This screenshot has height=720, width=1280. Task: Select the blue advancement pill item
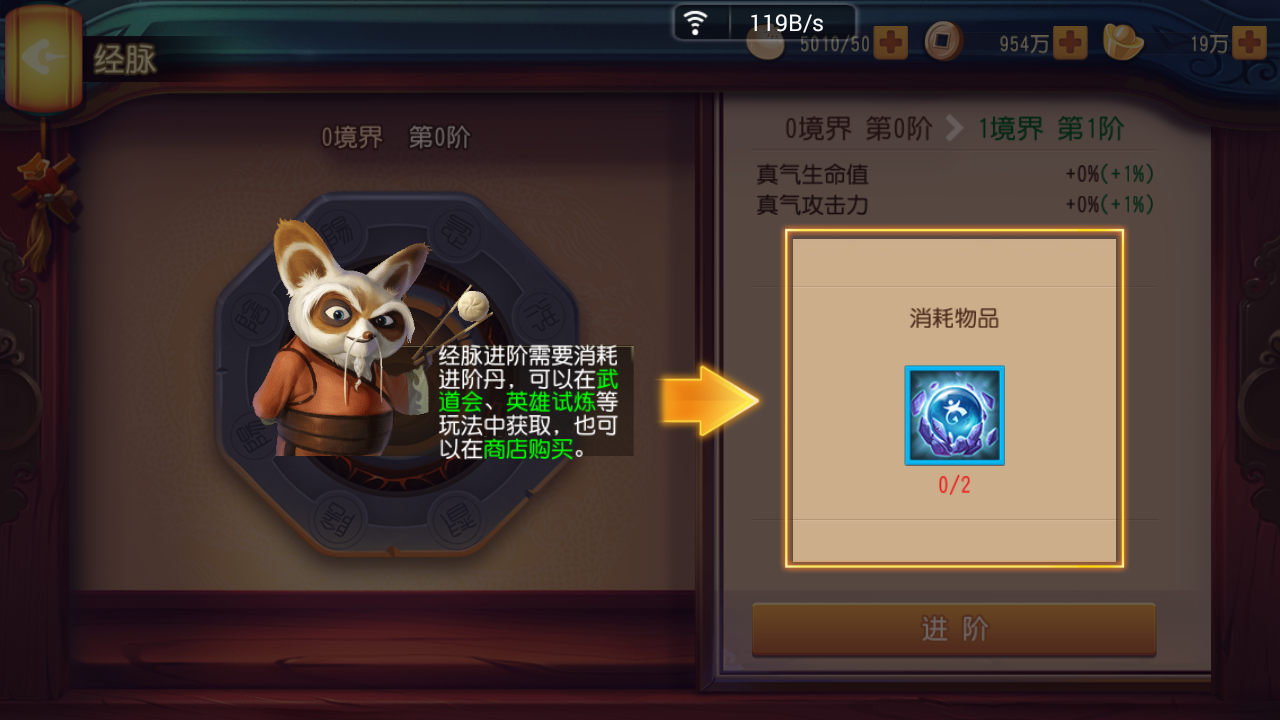[954, 415]
